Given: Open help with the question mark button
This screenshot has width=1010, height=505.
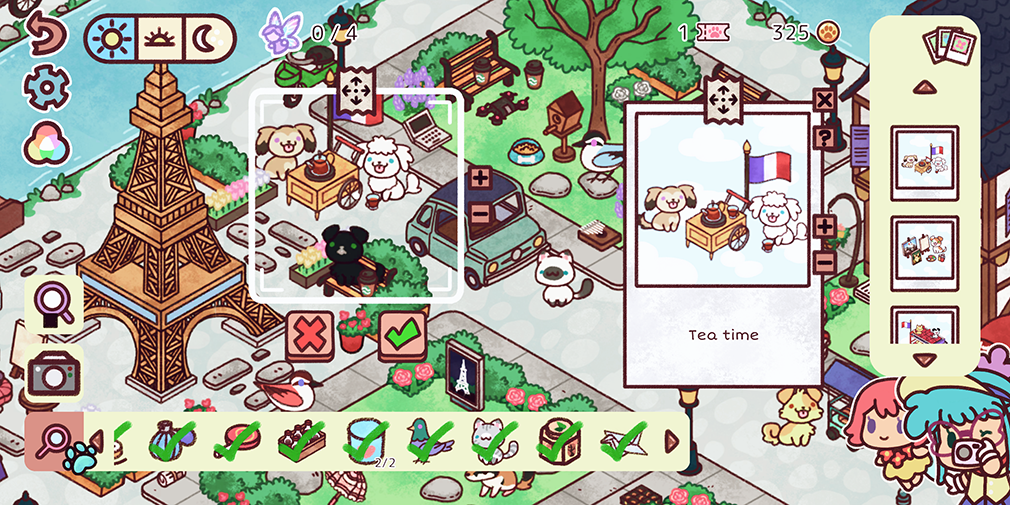Looking at the screenshot, I should click(824, 137).
